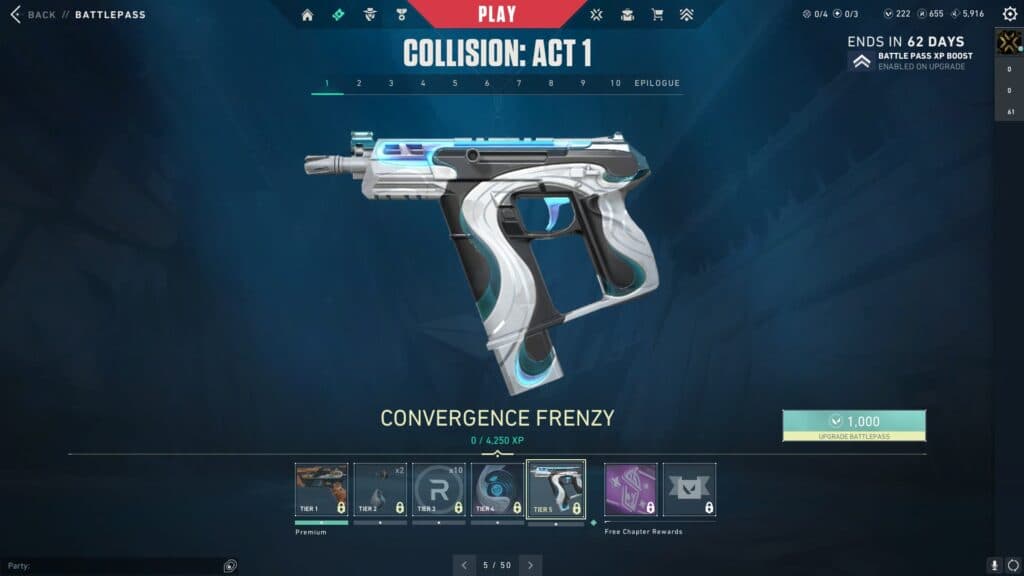
Task: View the grey free chapter title reward
Action: coord(690,489)
